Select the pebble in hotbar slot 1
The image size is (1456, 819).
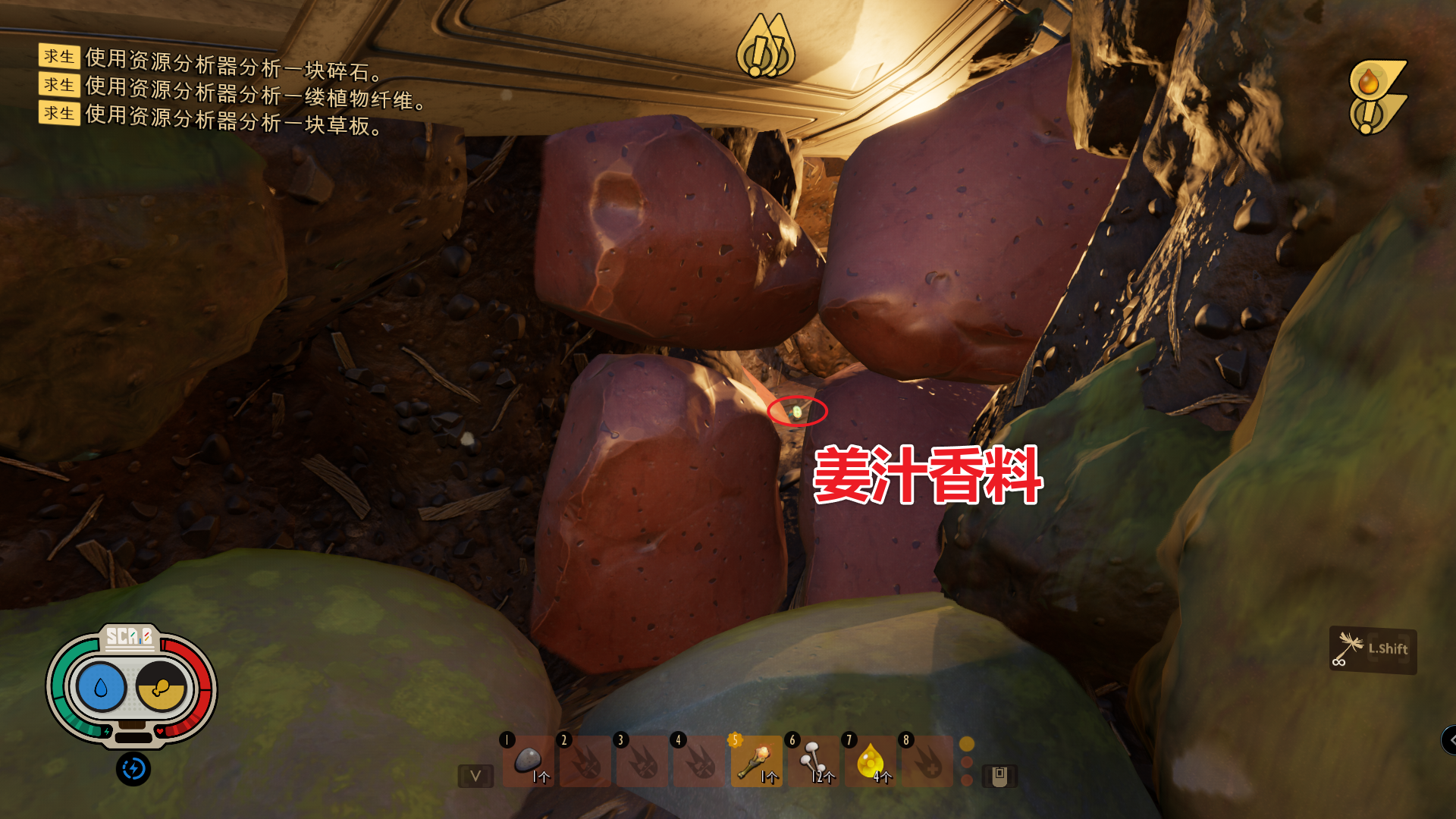click(529, 762)
